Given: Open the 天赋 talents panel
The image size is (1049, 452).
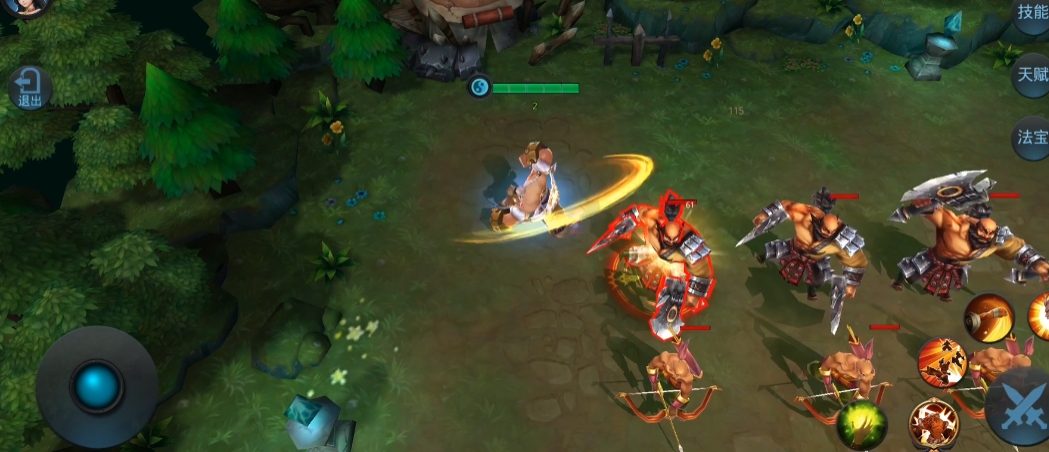Looking at the screenshot, I should coord(1031,75).
